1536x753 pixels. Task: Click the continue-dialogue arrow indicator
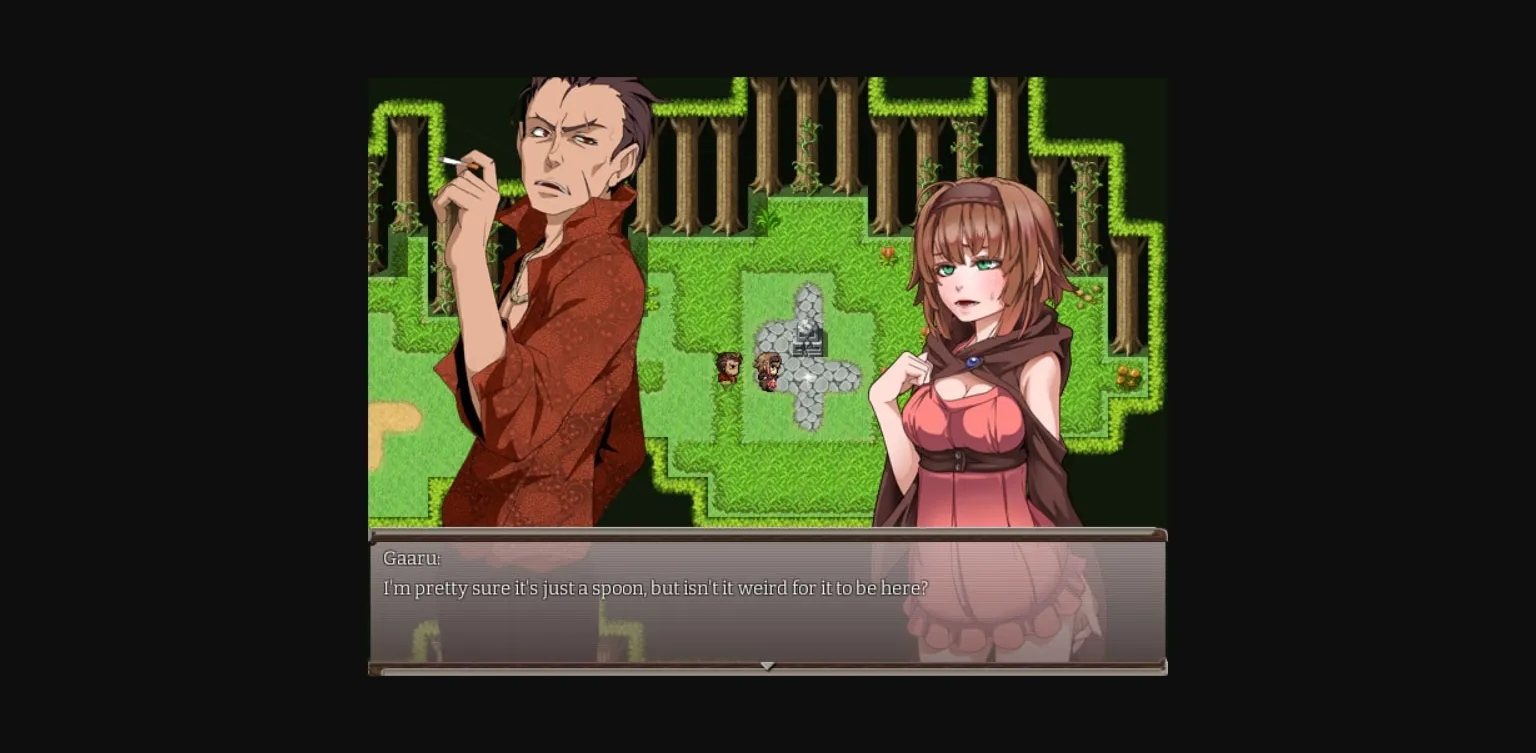coord(768,666)
